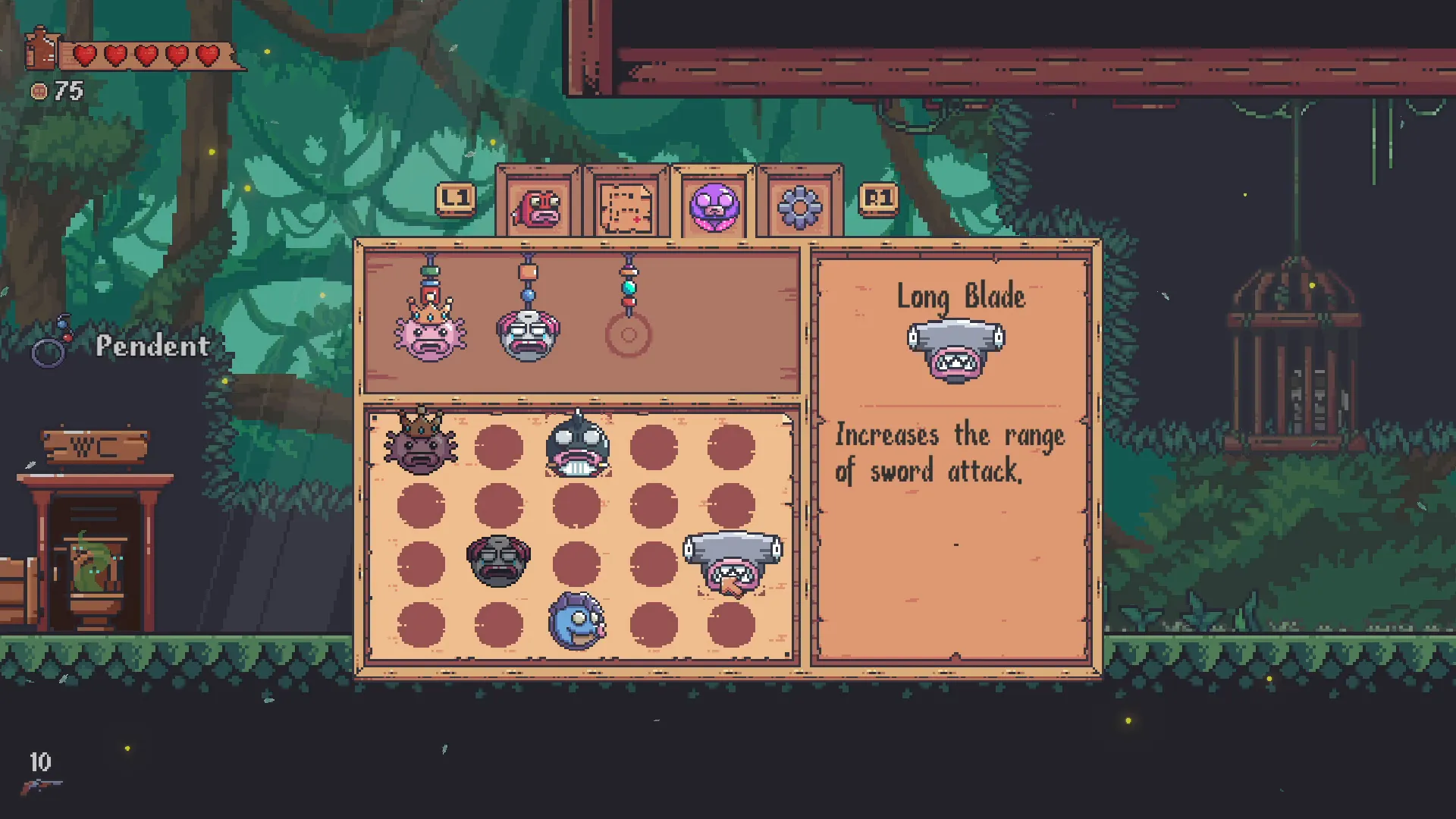This screenshot has width=1456, height=819.
Task: Choose the dark grey sleeping face charm
Action: click(x=498, y=561)
